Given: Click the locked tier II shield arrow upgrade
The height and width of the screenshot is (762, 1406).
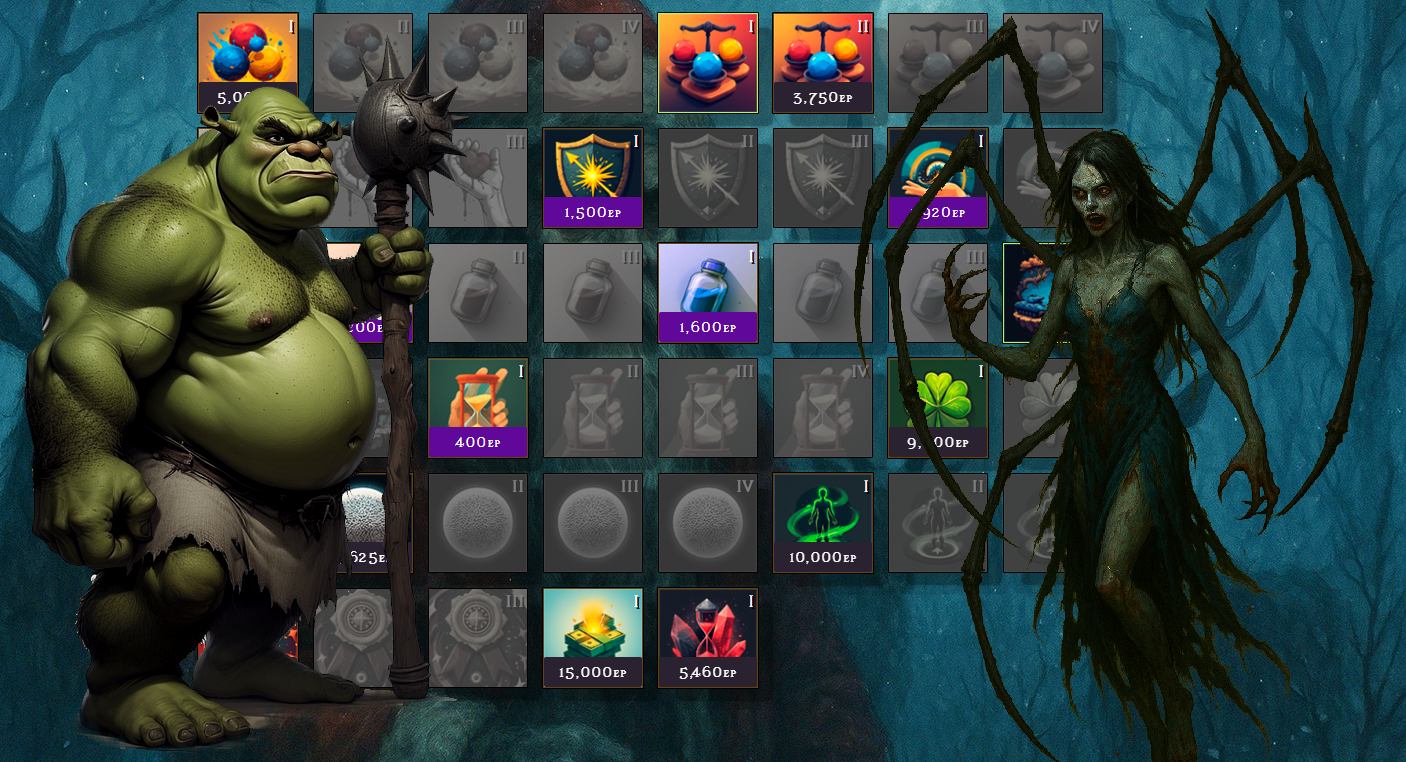Looking at the screenshot, I should [x=707, y=177].
